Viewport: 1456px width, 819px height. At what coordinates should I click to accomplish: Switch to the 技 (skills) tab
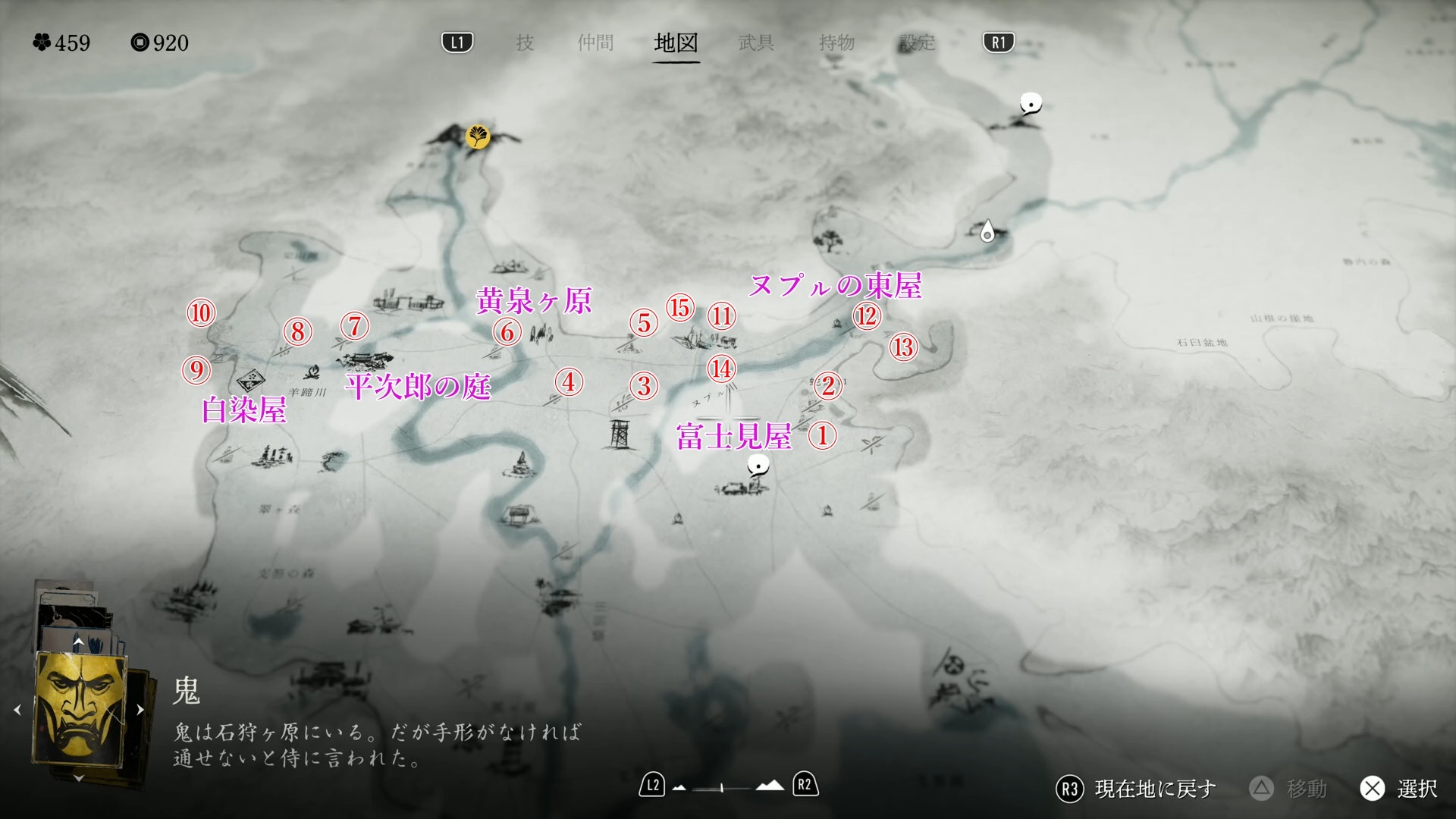click(525, 42)
